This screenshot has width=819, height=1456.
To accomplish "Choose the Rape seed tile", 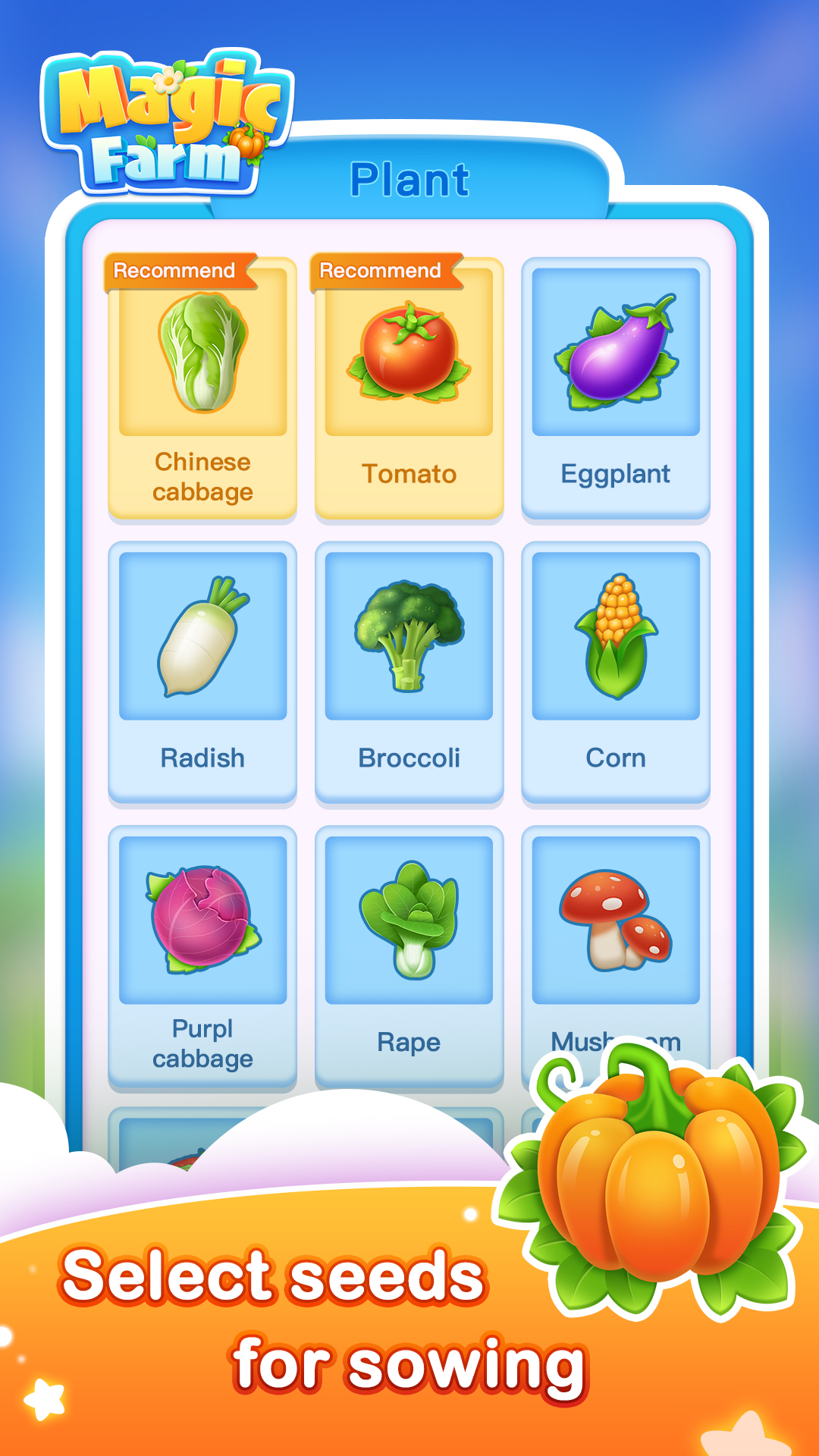I will [409, 955].
